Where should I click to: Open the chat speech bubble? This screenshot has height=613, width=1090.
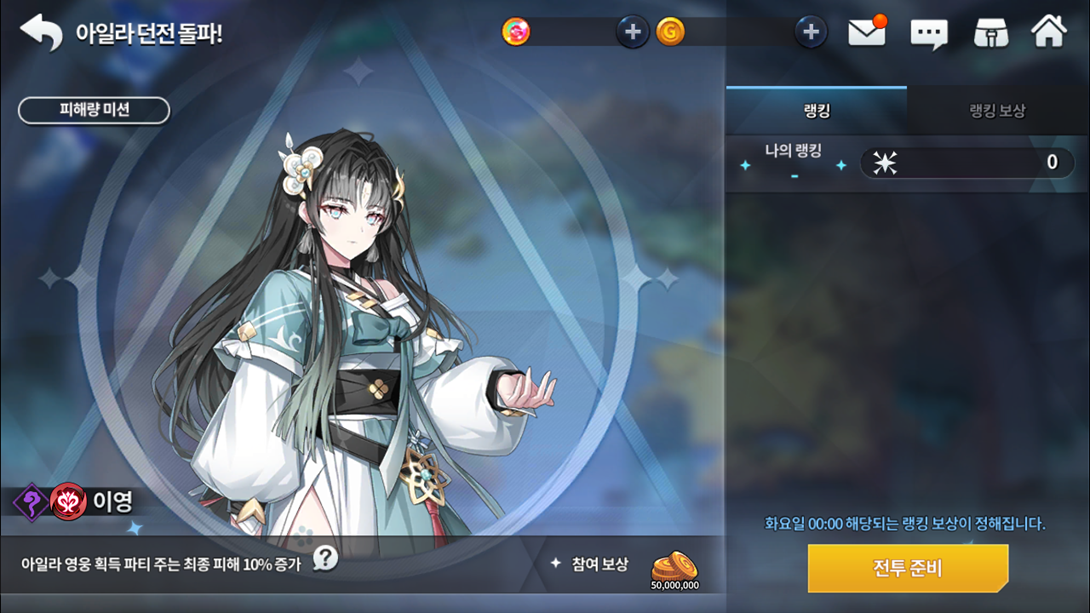(x=928, y=33)
